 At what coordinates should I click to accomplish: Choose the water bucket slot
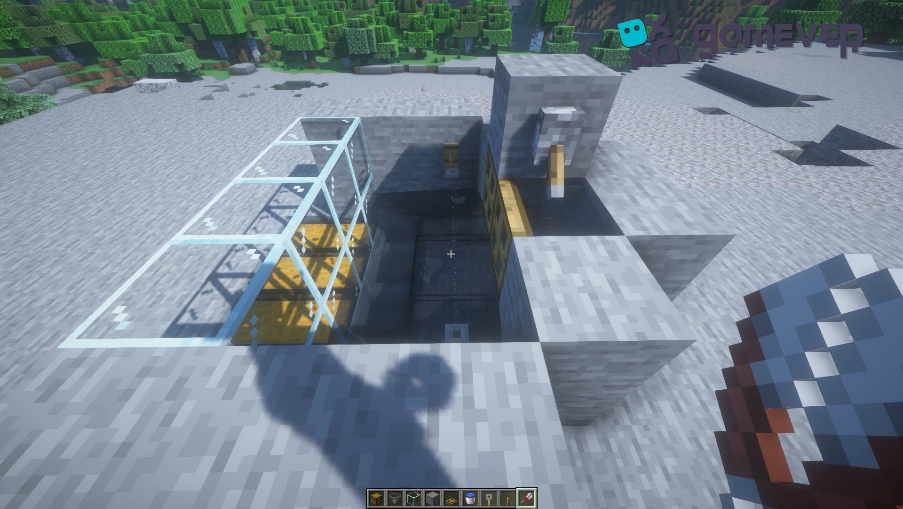[x=471, y=498]
